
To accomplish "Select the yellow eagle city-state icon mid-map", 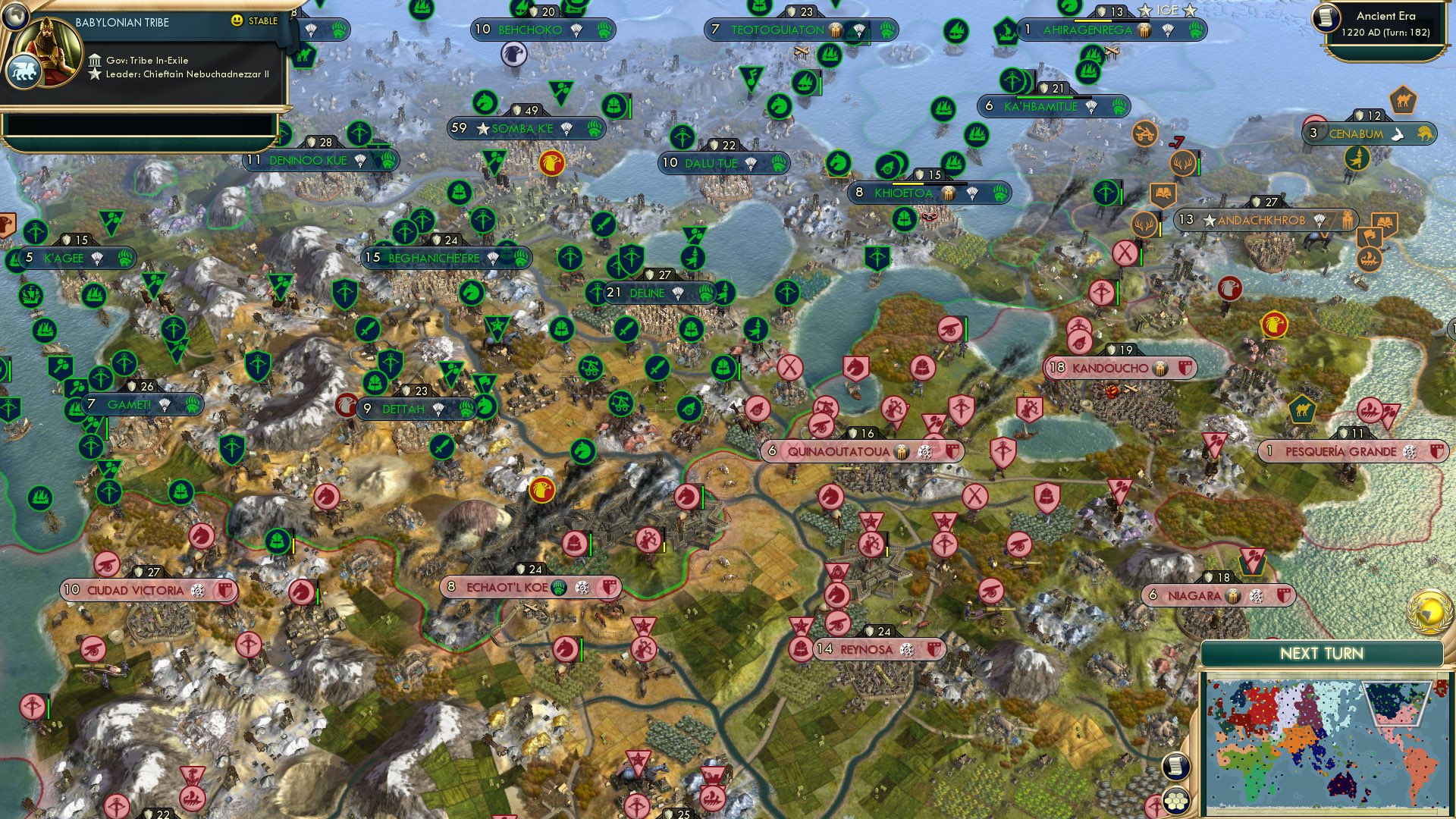I will pos(540,491).
